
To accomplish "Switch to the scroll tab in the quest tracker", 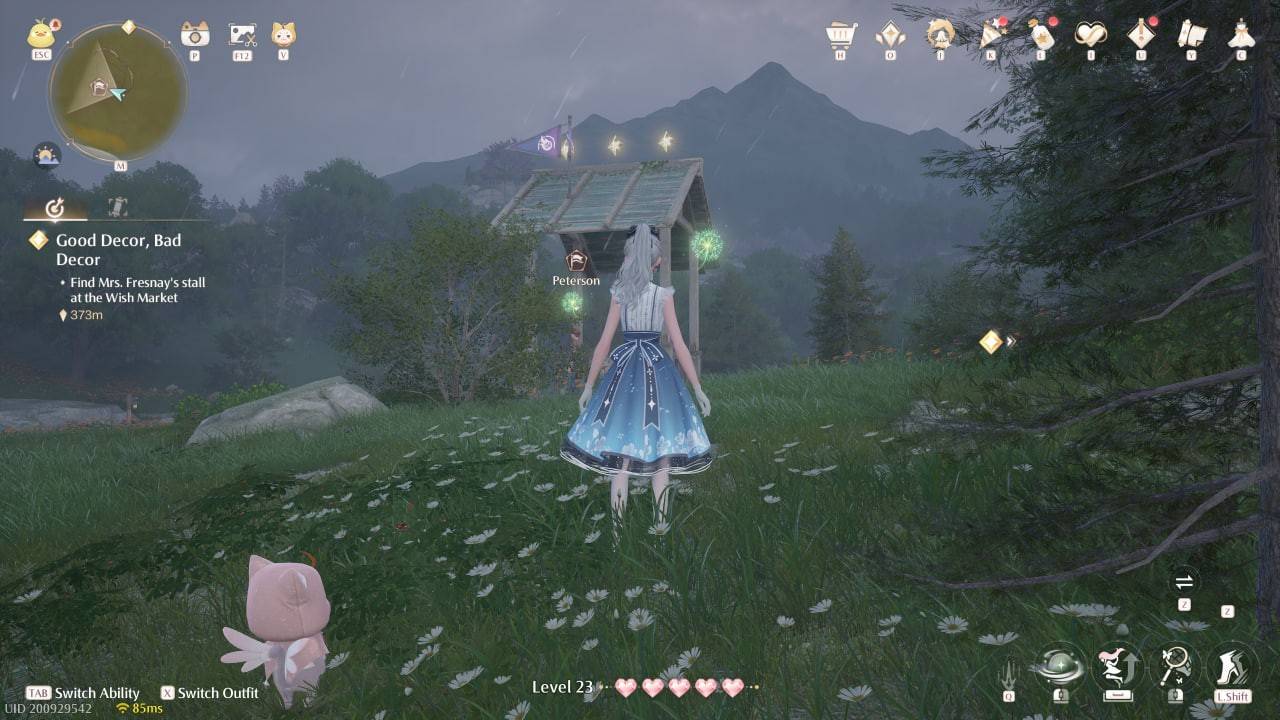I will pyautogui.click(x=115, y=207).
